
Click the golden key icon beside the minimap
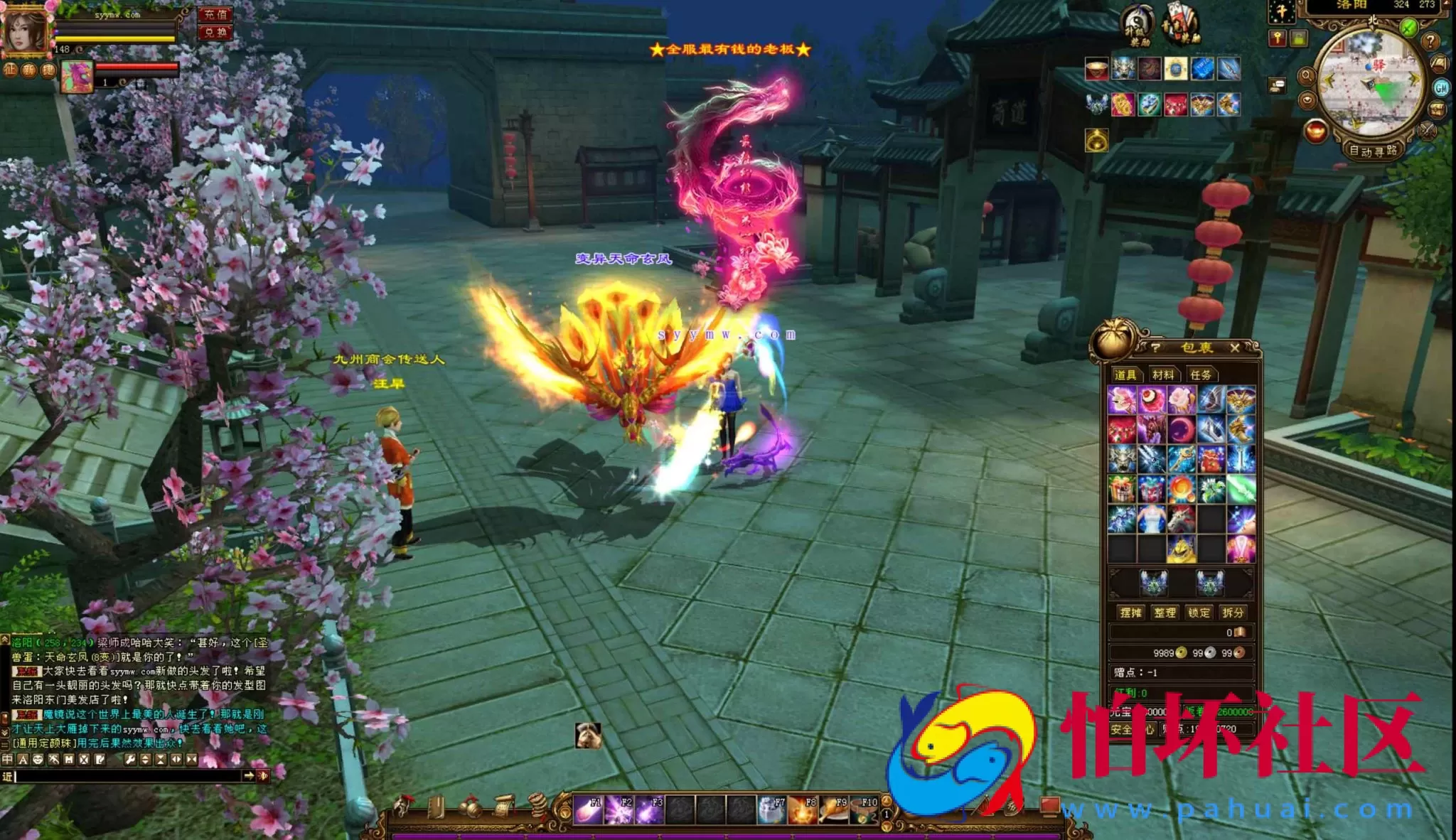[x=1278, y=38]
